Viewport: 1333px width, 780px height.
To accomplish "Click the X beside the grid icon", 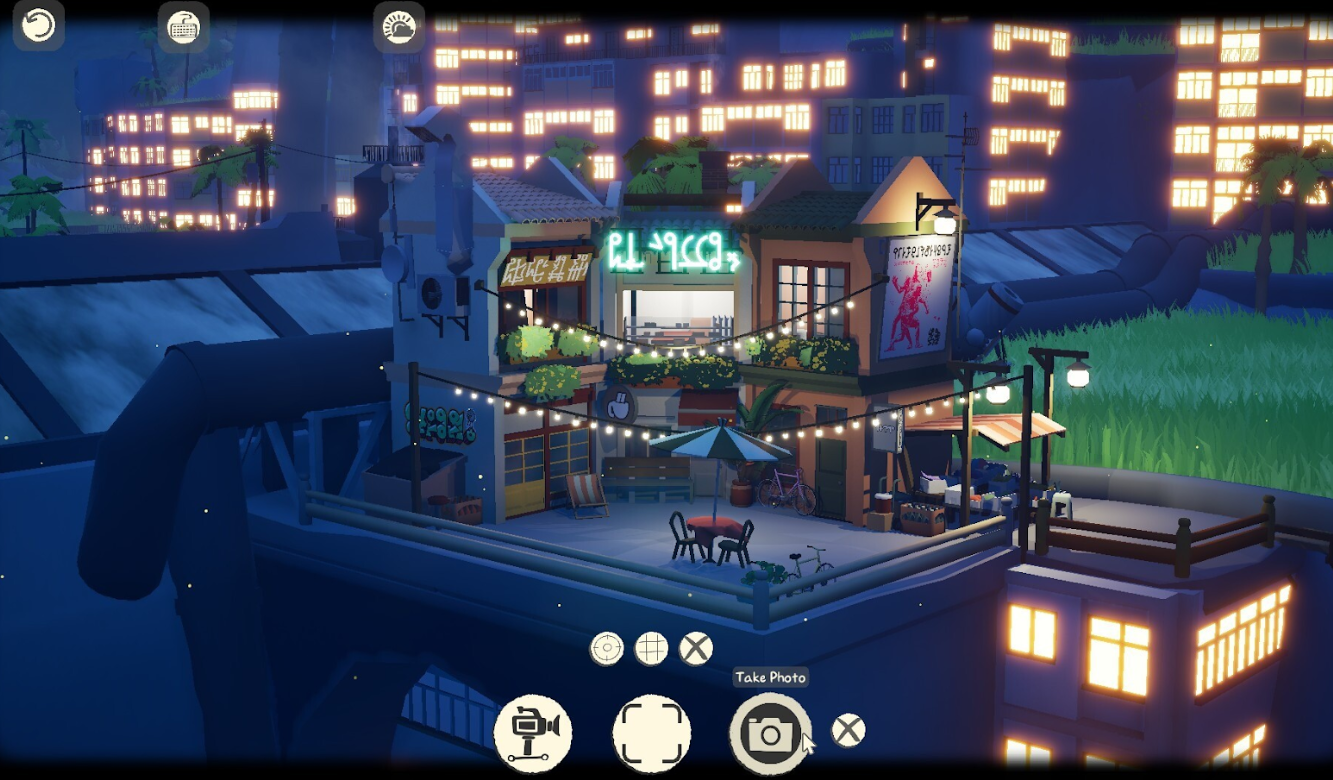I will [696, 649].
